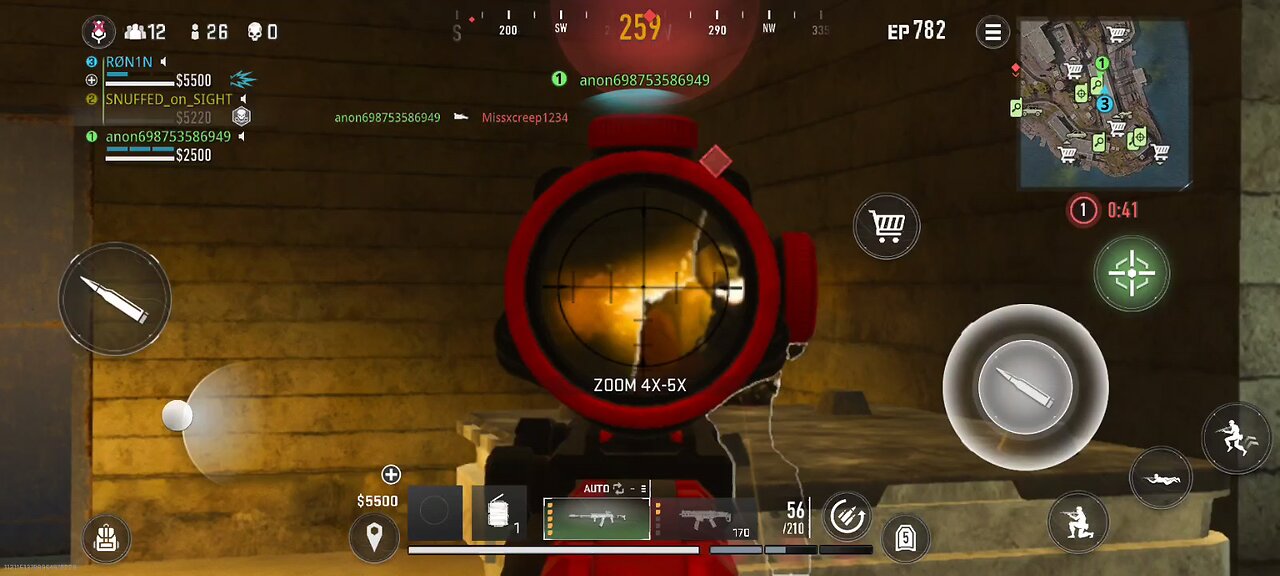This screenshot has height=576, width=1280.
Task: Select squad member SNUFFED_on_SIGHT
Action: click(168, 100)
